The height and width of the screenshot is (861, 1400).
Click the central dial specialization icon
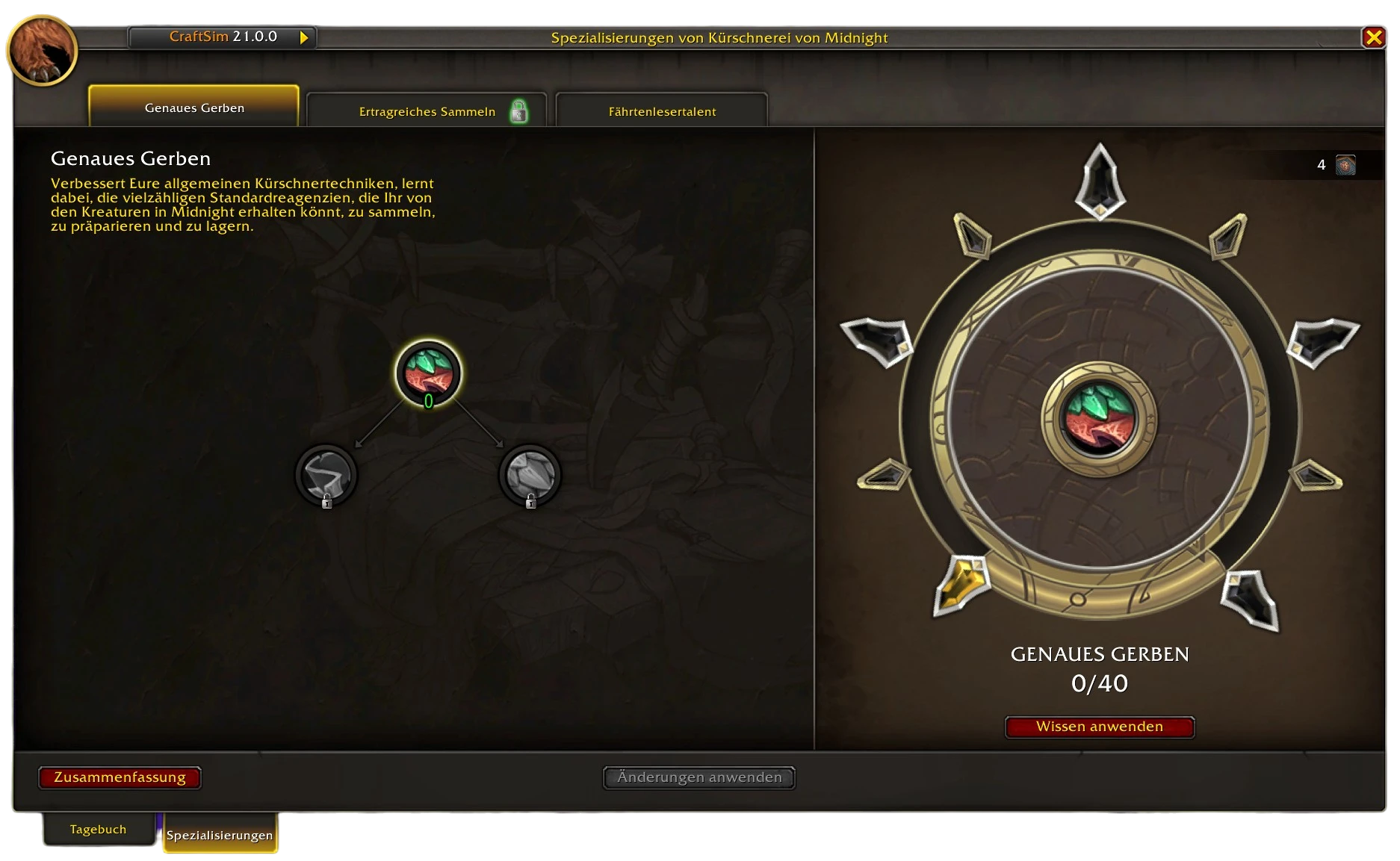[x=1099, y=419]
